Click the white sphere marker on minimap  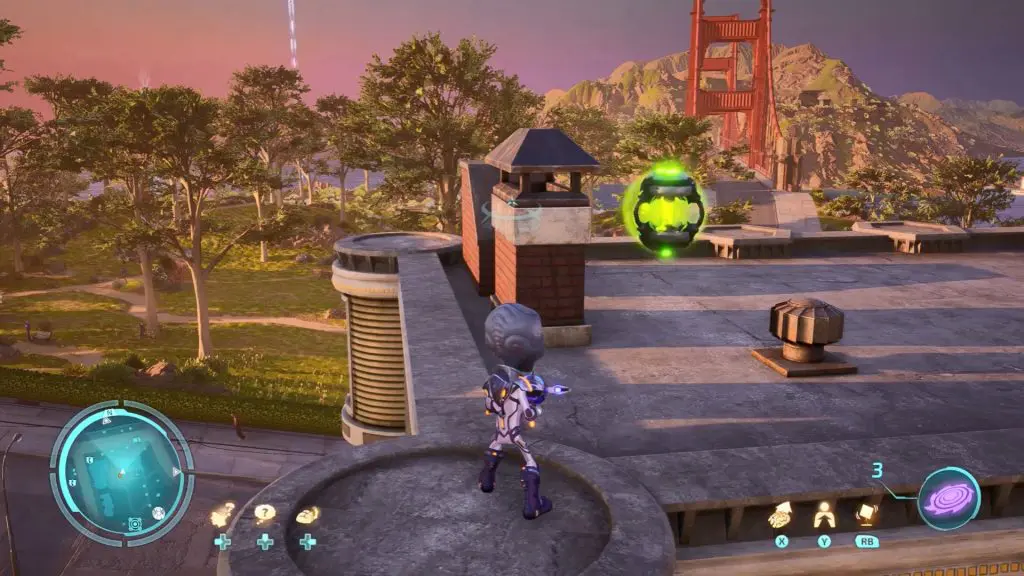tap(158, 513)
